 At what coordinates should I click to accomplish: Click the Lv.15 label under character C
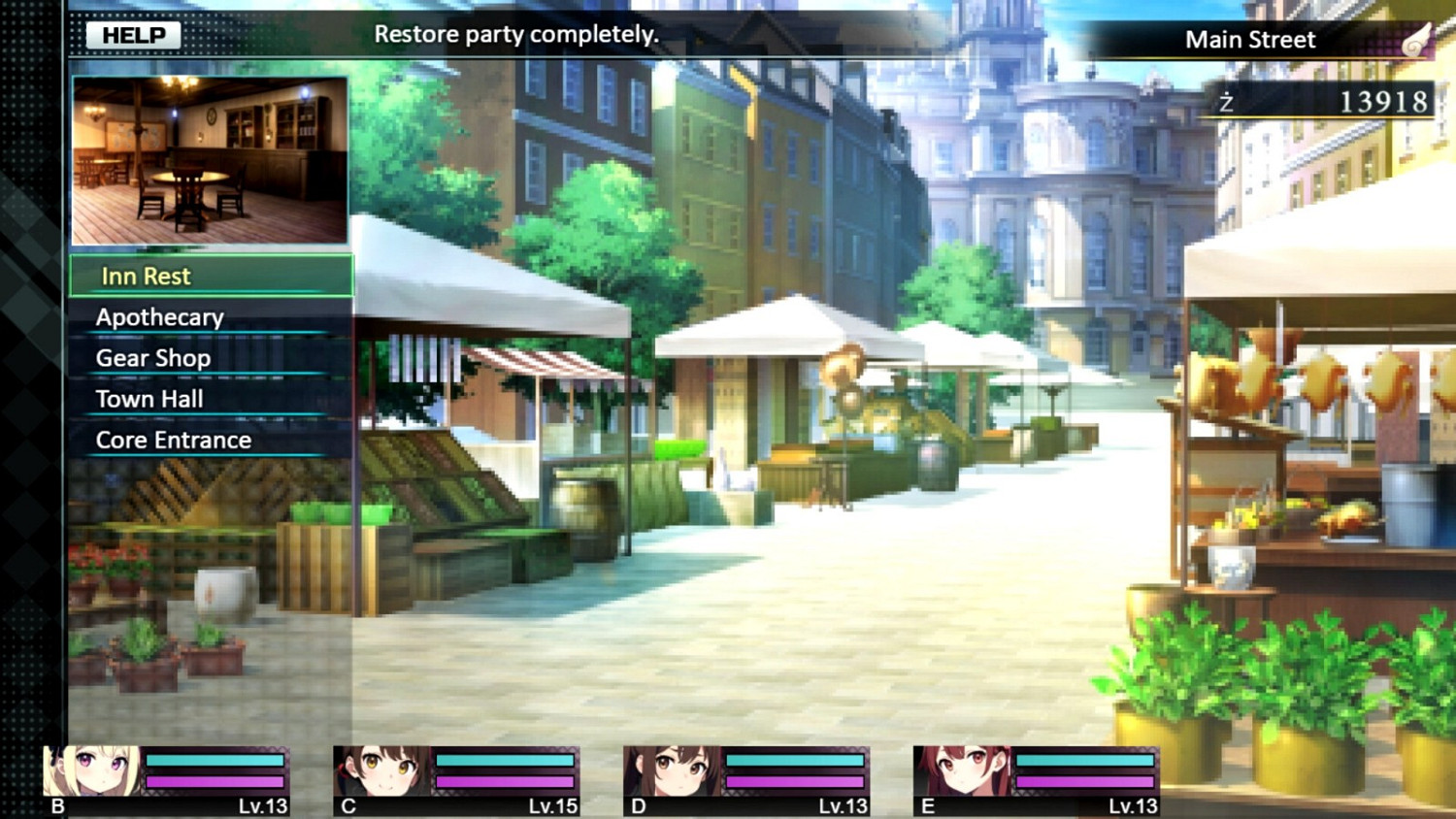554,804
